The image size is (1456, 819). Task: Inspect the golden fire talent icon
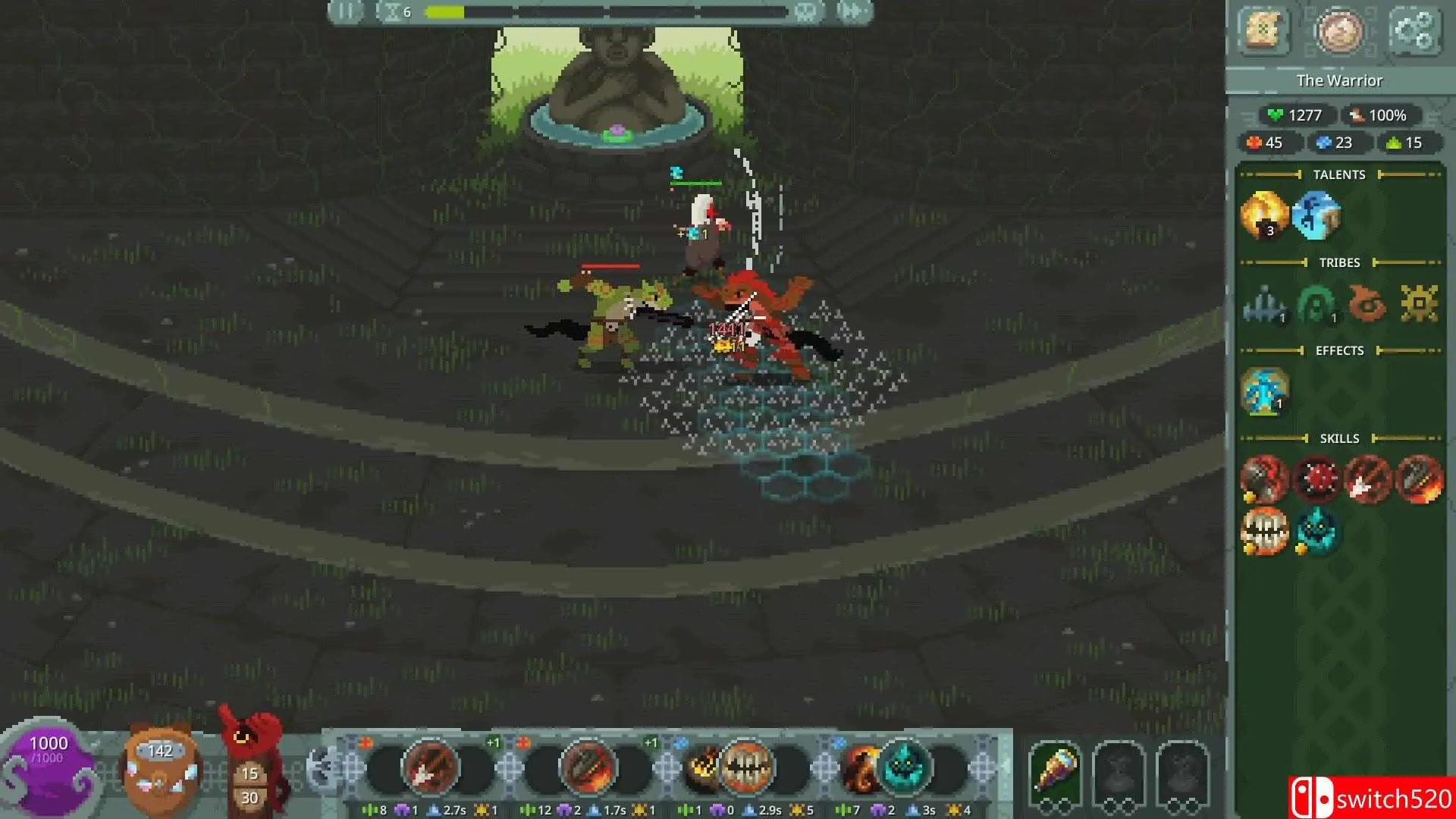[x=1264, y=215]
